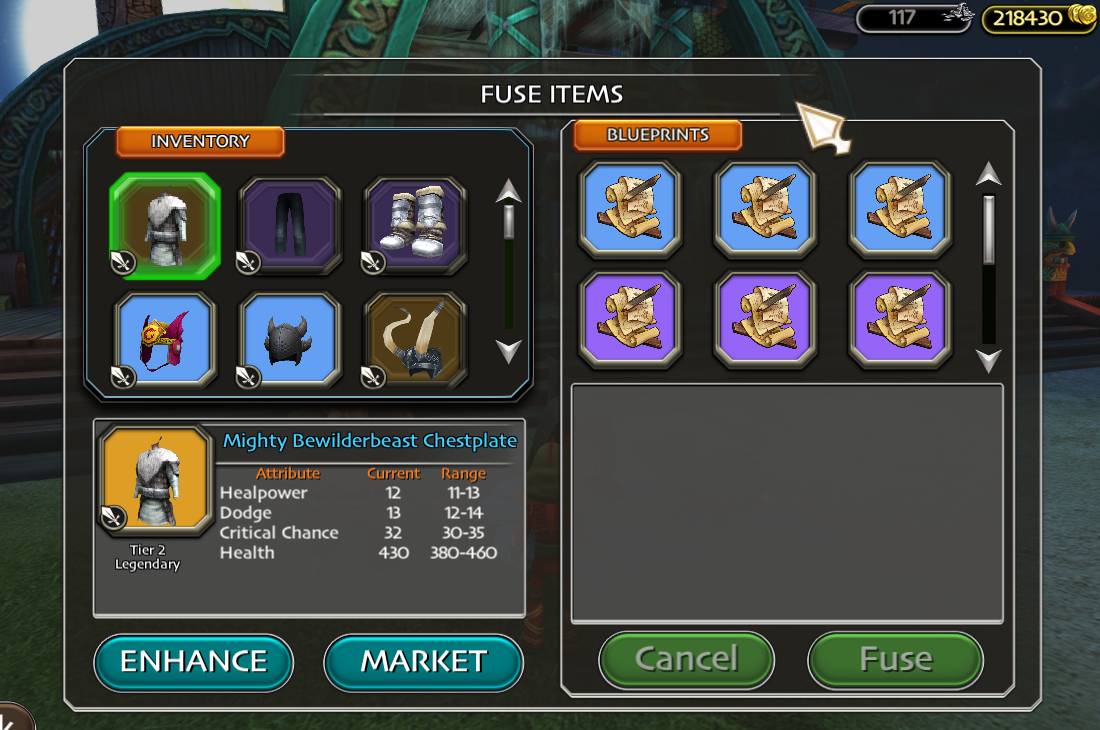The image size is (1100, 730).
Task: Cancel the fusion
Action: coord(686,659)
